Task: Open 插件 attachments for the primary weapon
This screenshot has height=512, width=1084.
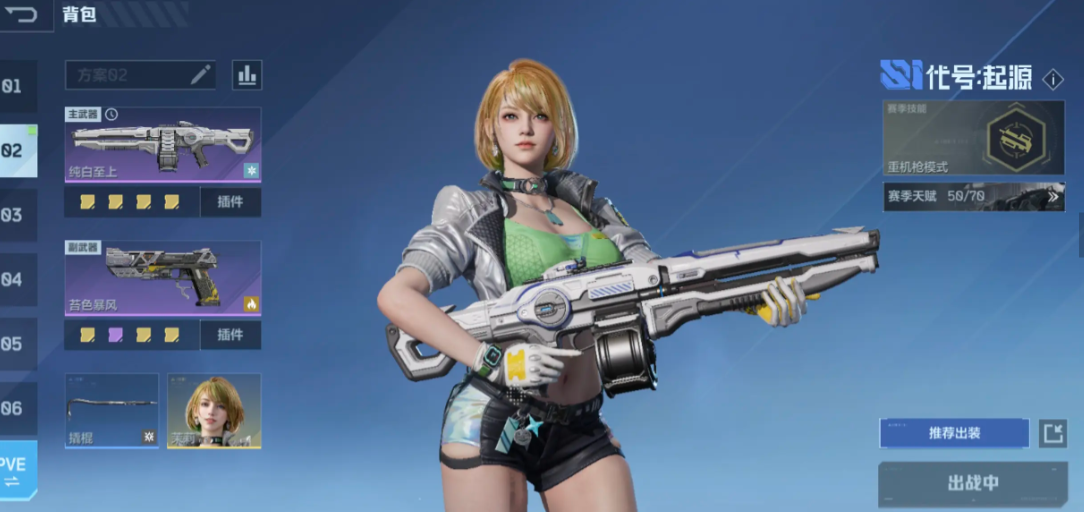Action: [230, 202]
